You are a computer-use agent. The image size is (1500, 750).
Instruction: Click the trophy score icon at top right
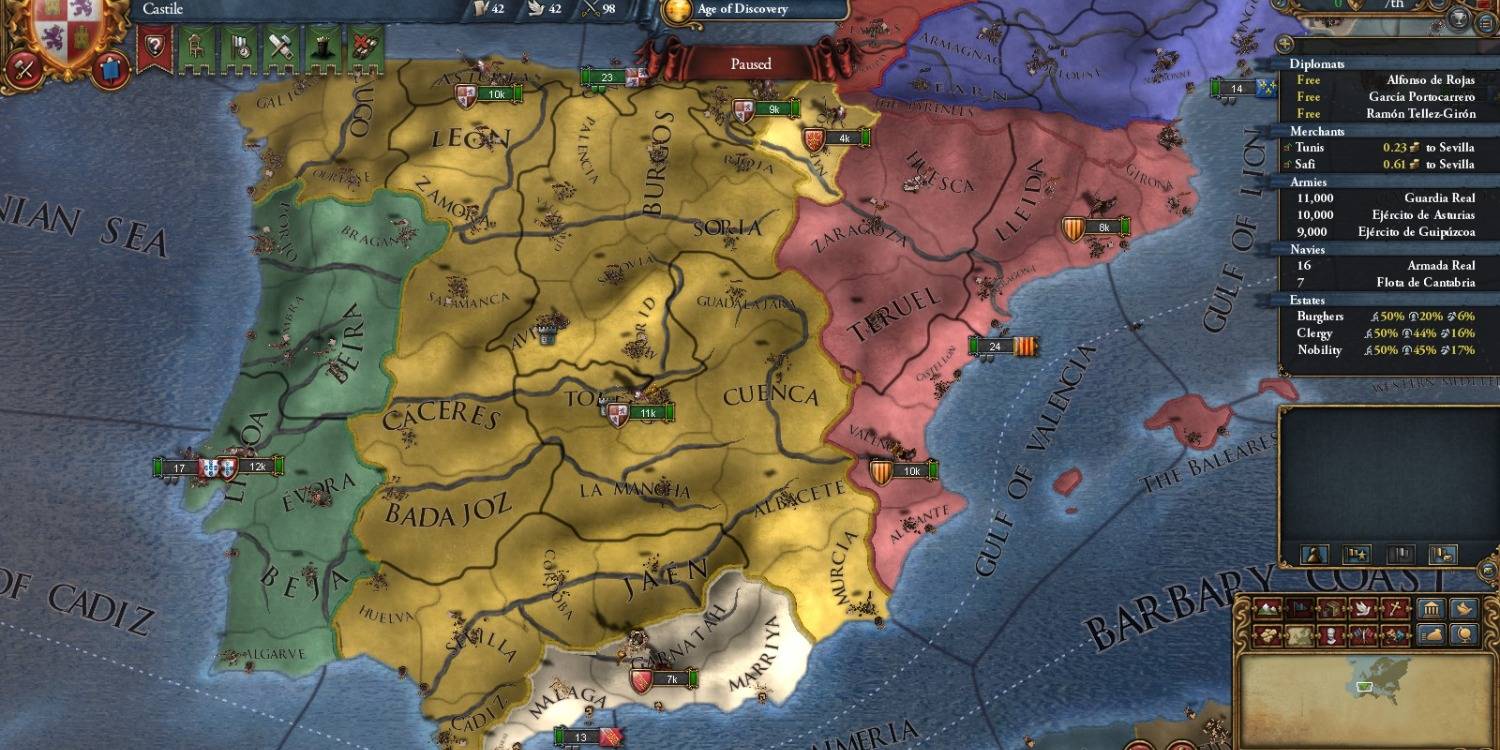1458,20
